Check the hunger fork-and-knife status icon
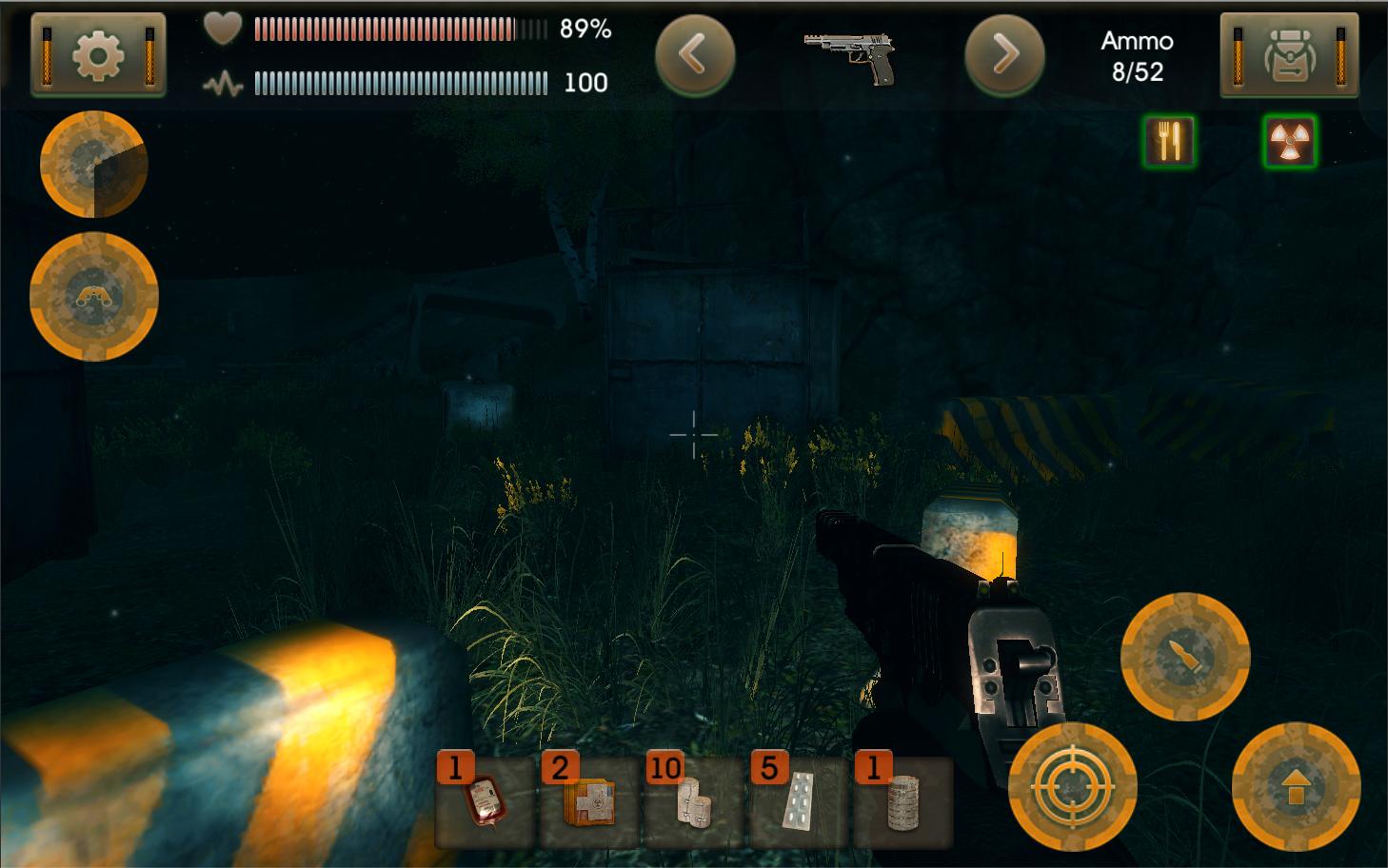The height and width of the screenshot is (868, 1388). coord(1169,142)
